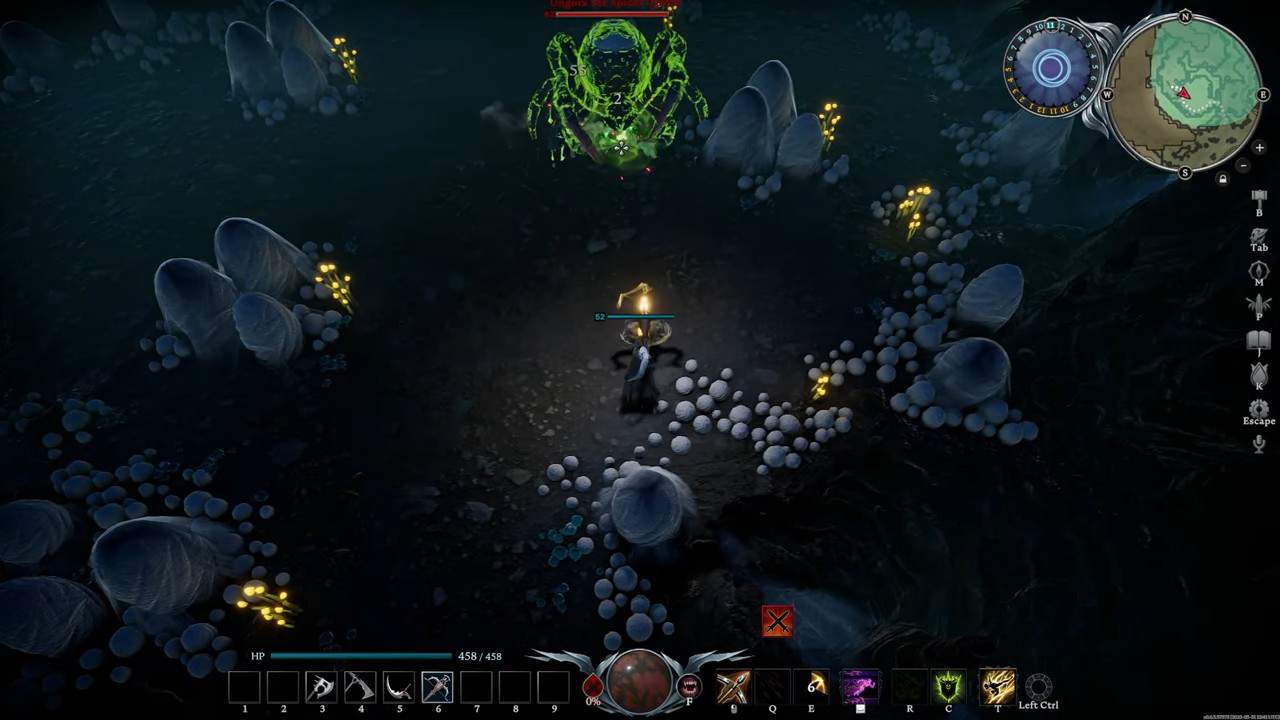1280x720 pixels.
Task: Select the highlighted crossbow hotbar slot
Action: [437, 687]
